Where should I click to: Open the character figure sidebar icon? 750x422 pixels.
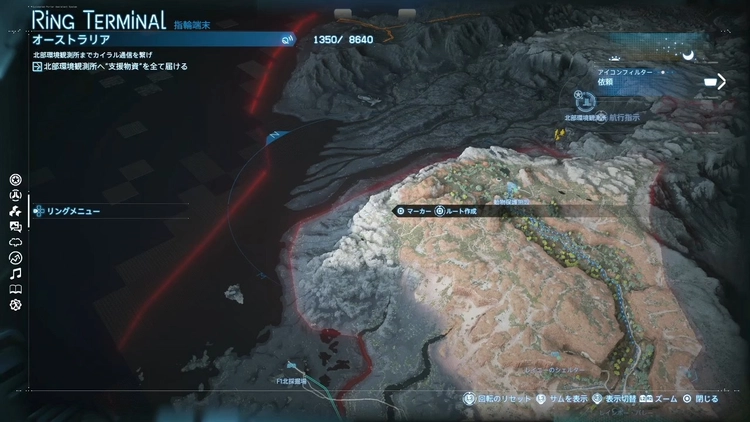click(15, 196)
